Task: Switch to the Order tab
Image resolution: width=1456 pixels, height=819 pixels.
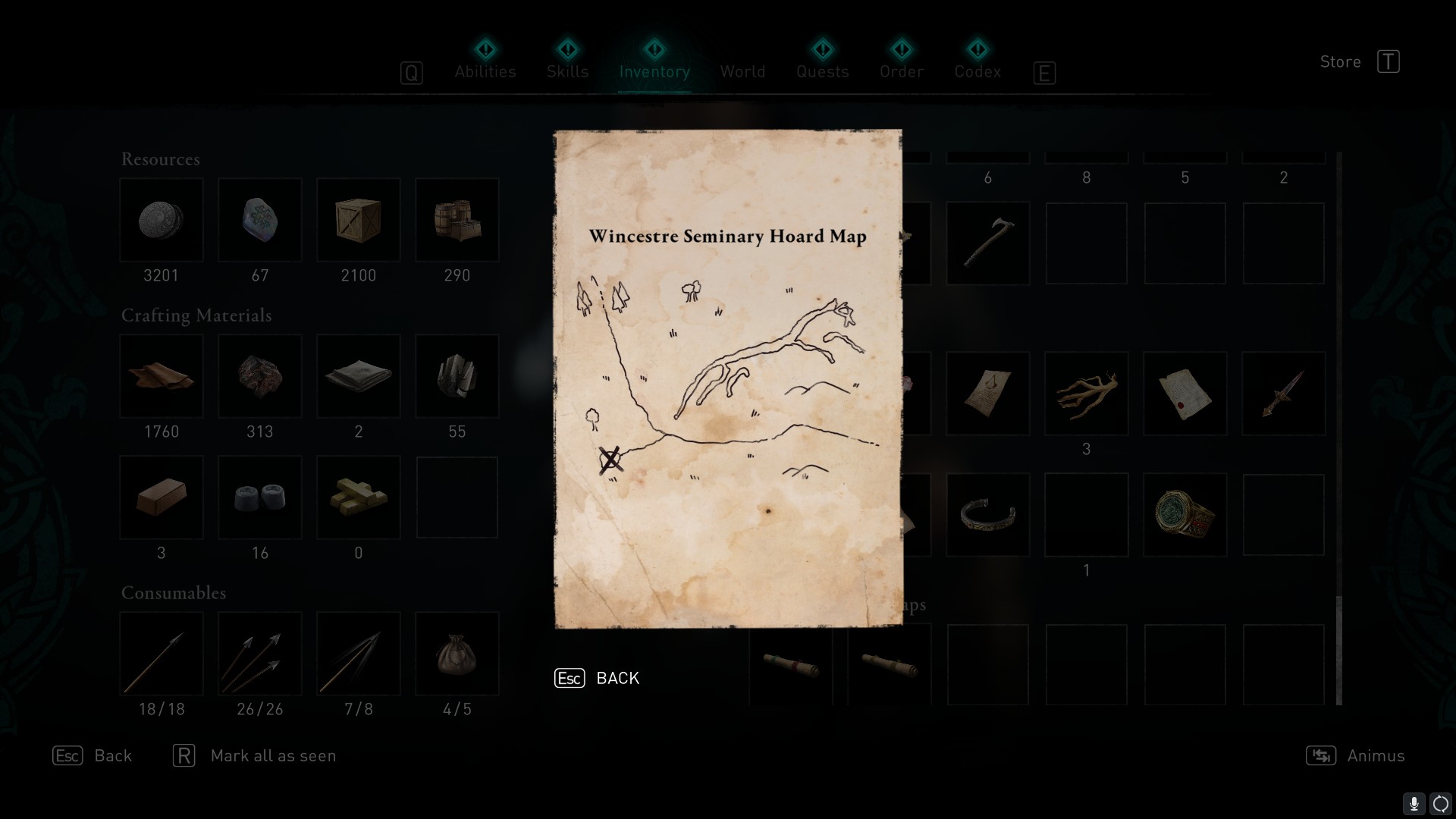Action: coord(902,71)
